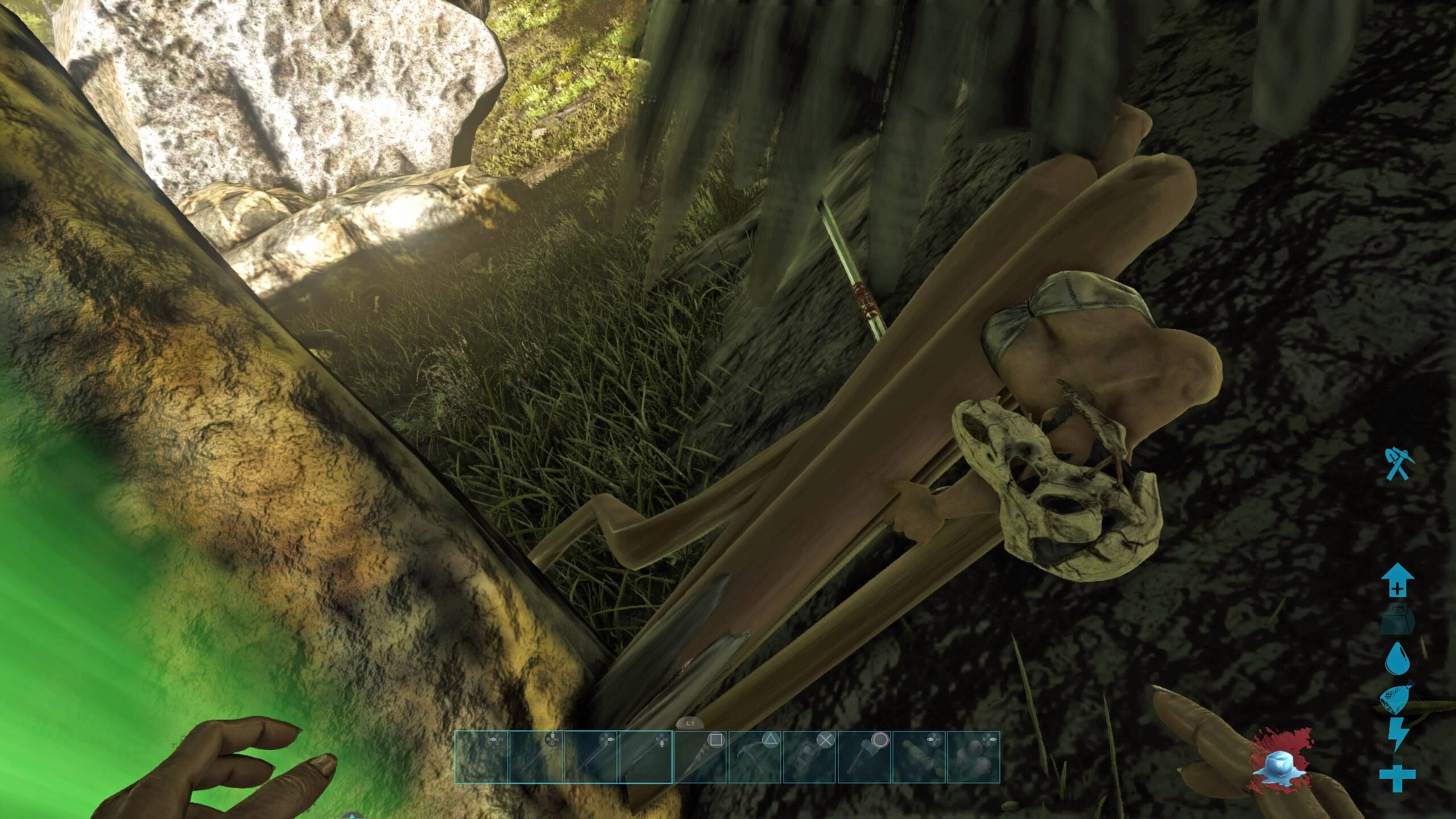
Task: Select the pickaxe hotbar slot
Action: 754,758
